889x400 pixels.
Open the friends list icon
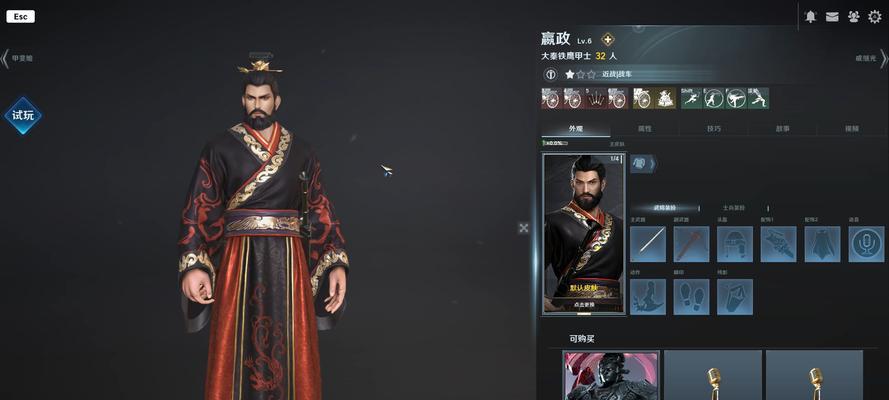click(x=853, y=17)
